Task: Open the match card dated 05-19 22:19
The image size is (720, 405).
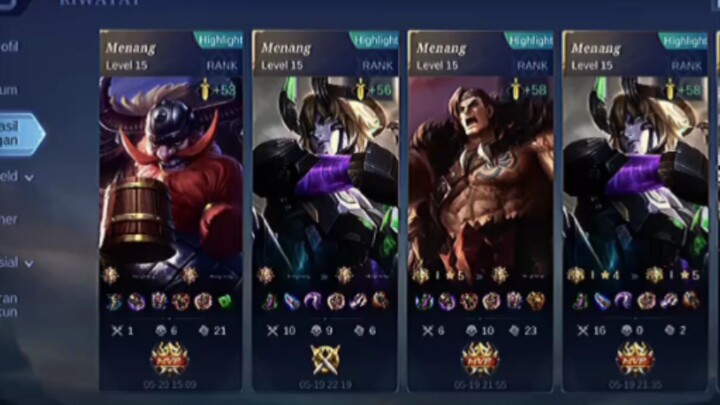Action: point(325,180)
